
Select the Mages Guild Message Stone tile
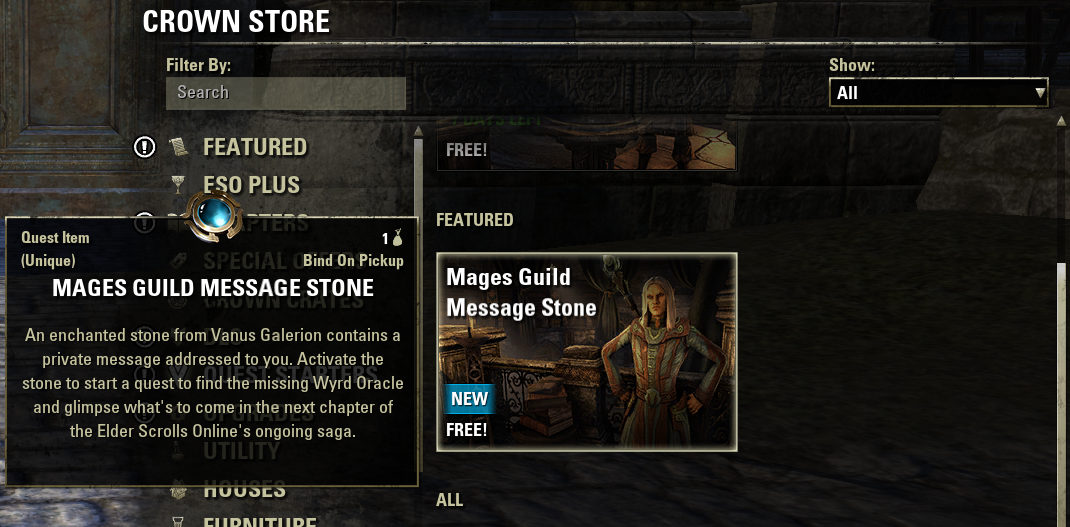point(587,351)
